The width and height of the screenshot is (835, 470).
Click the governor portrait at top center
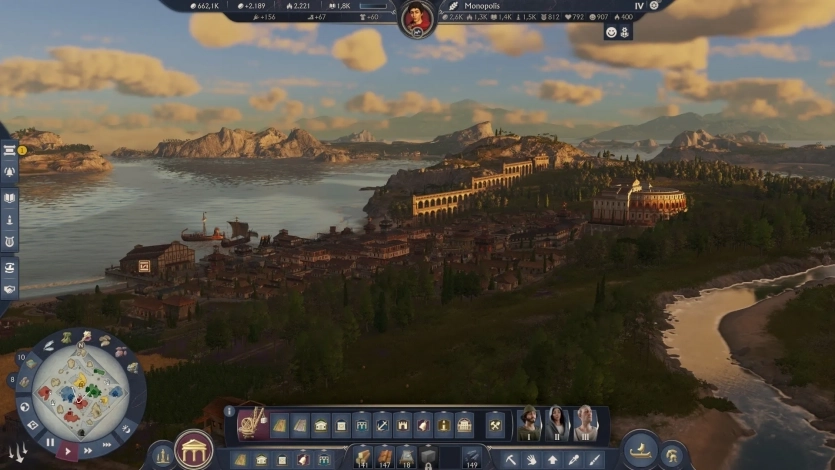tap(417, 18)
